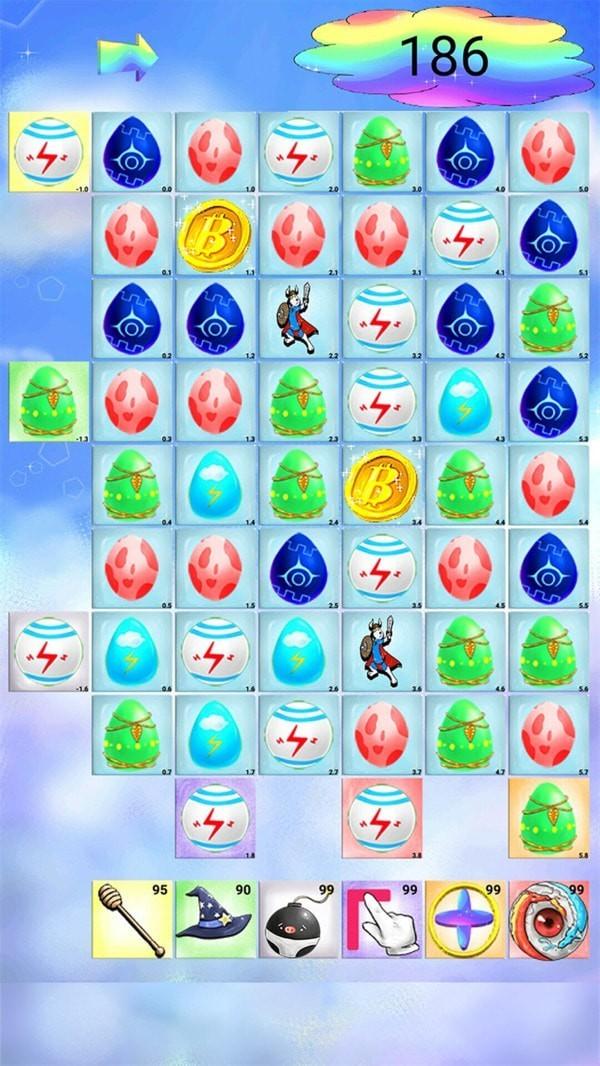Select the striped egg on the pink tile

click(x=382, y=818)
